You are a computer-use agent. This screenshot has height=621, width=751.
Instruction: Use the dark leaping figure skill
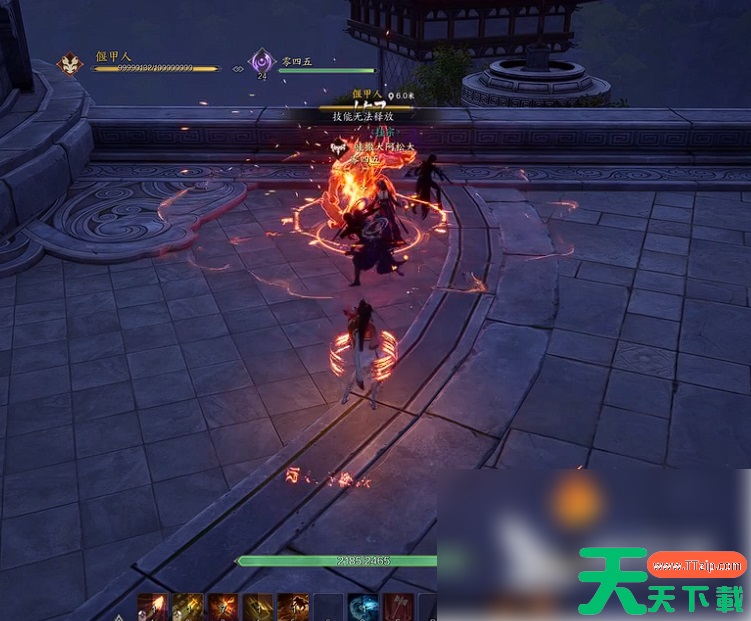[292, 607]
